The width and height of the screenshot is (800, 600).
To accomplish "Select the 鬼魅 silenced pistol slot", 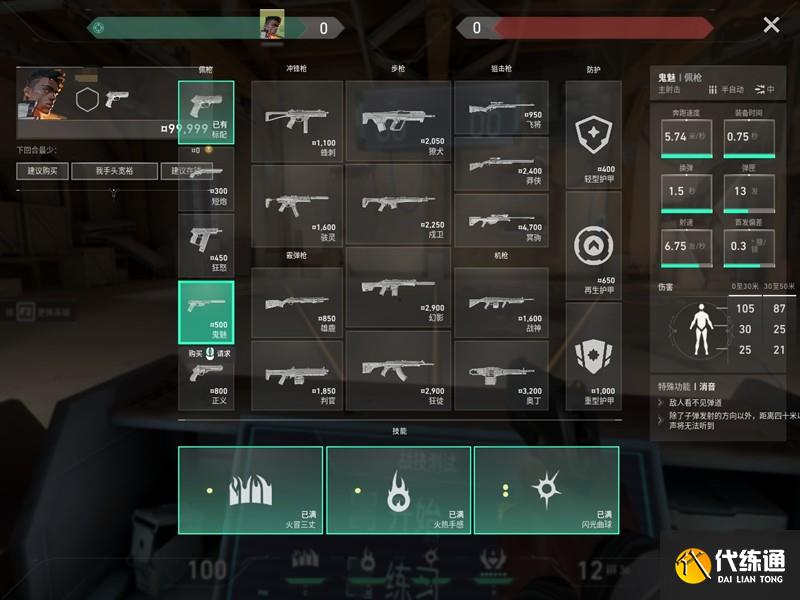I will [206, 312].
